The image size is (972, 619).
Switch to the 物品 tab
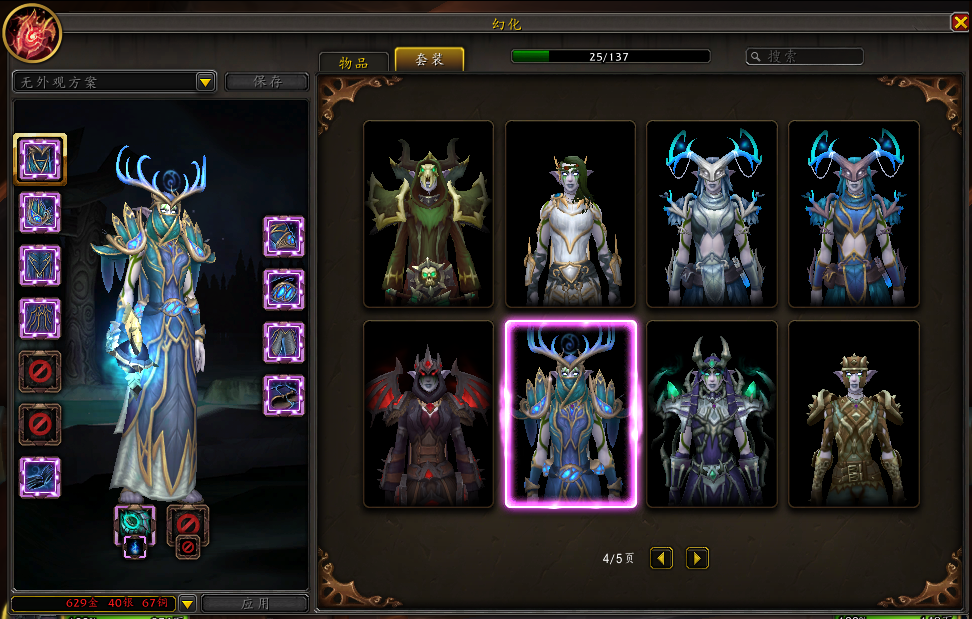[353, 61]
